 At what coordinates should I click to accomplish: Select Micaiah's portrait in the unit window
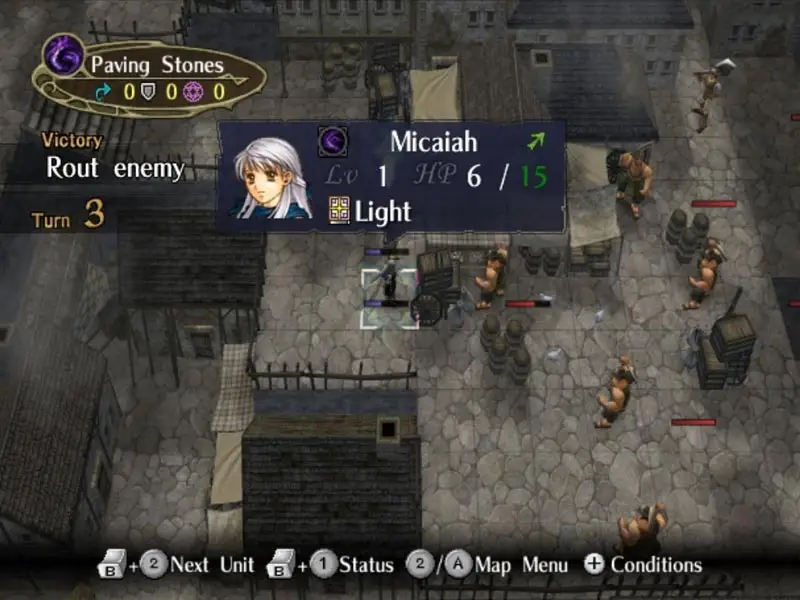(268, 177)
